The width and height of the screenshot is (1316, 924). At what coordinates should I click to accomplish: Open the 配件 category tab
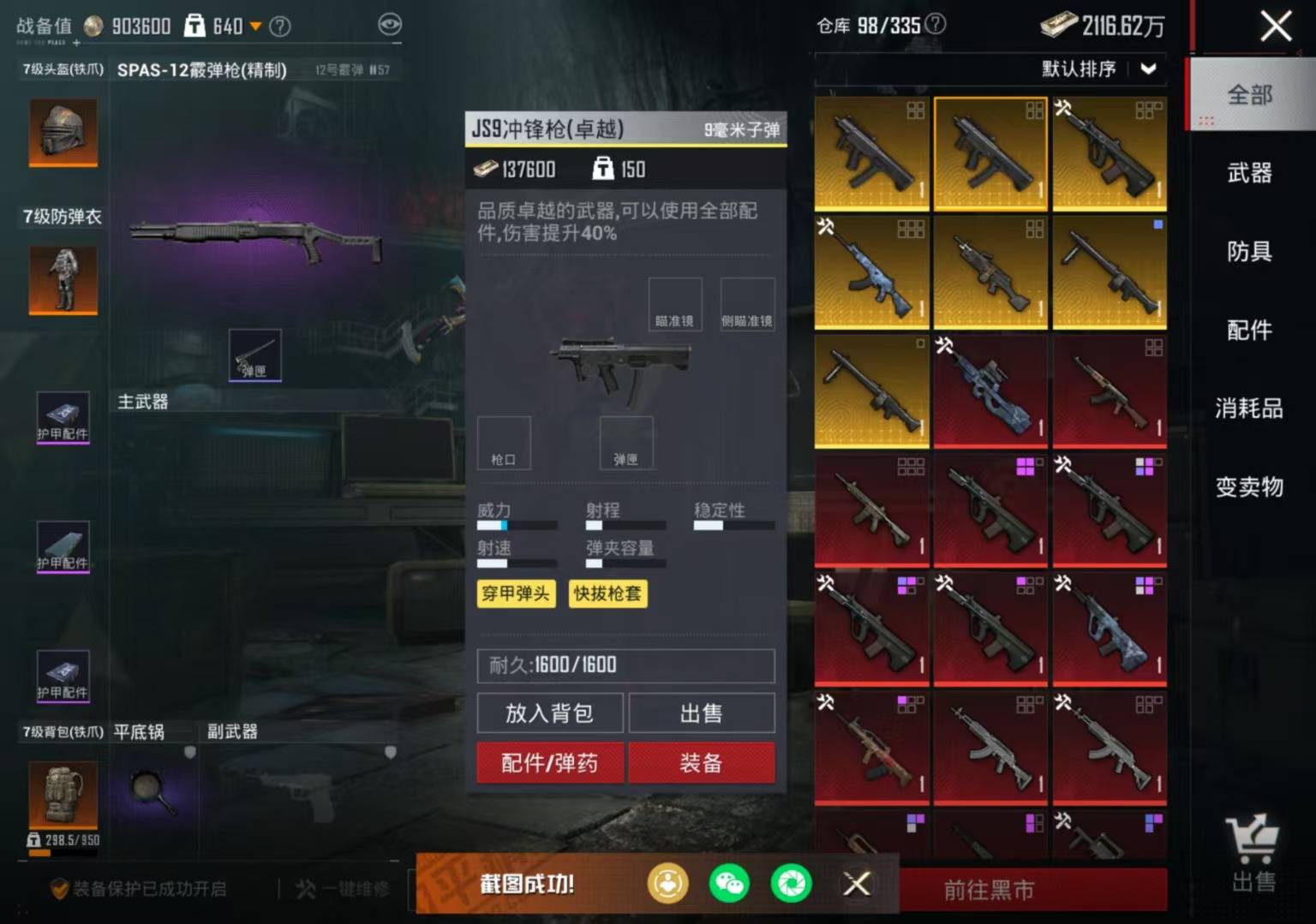pyautogui.click(x=1249, y=331)
